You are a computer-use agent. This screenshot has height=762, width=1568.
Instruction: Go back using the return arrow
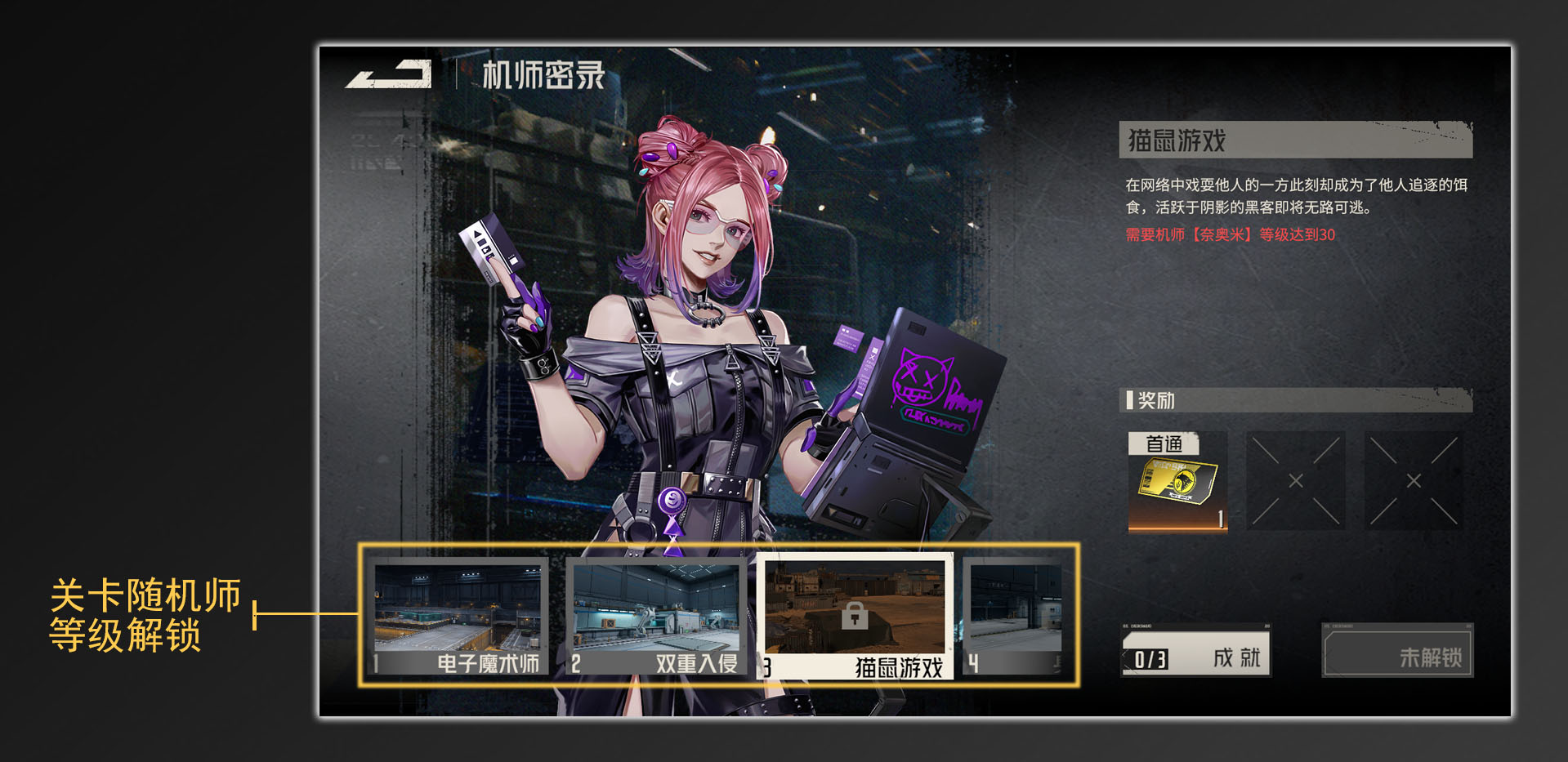point(389,74)
